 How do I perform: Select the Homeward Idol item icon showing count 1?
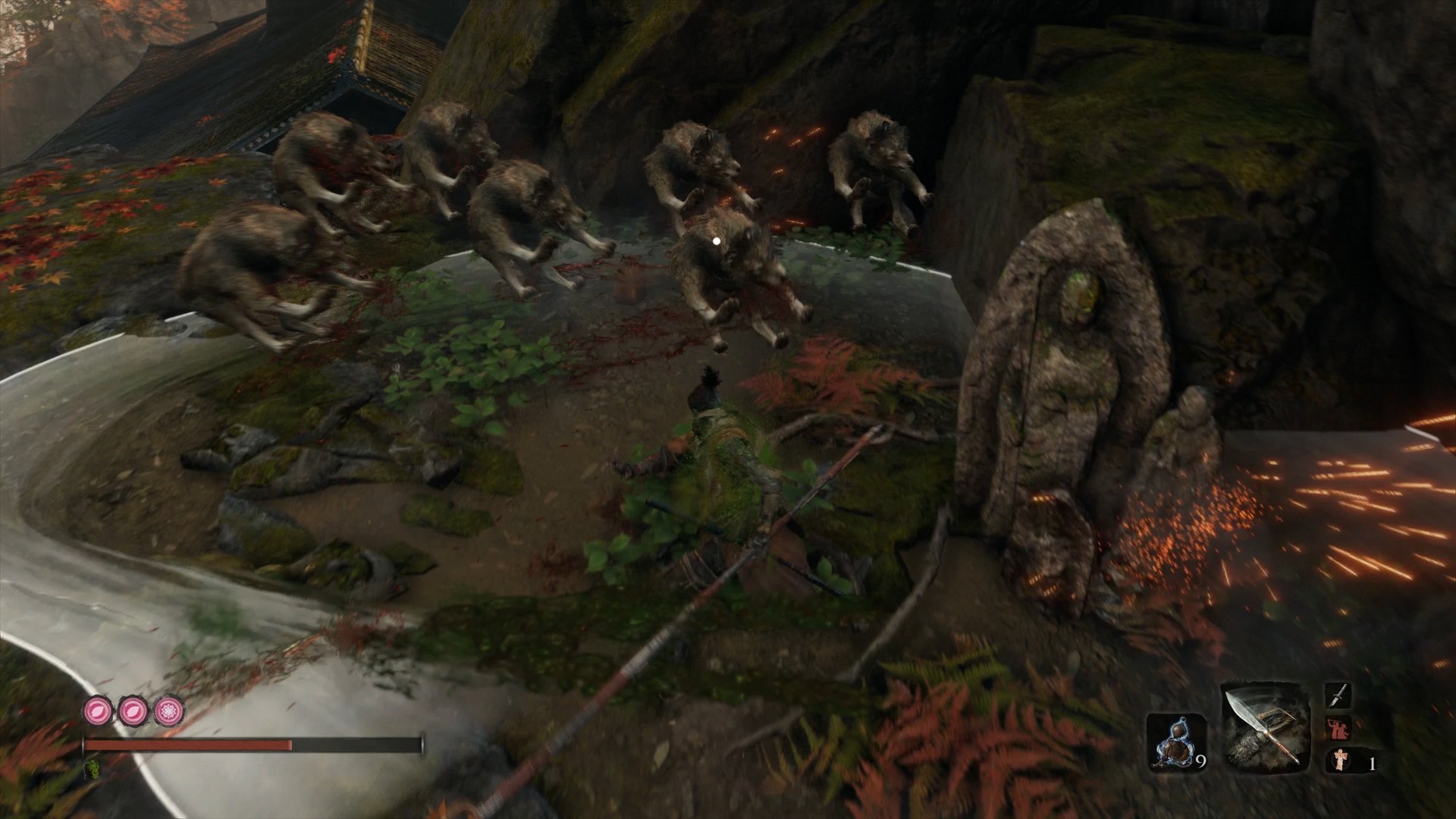(1340, 761)
